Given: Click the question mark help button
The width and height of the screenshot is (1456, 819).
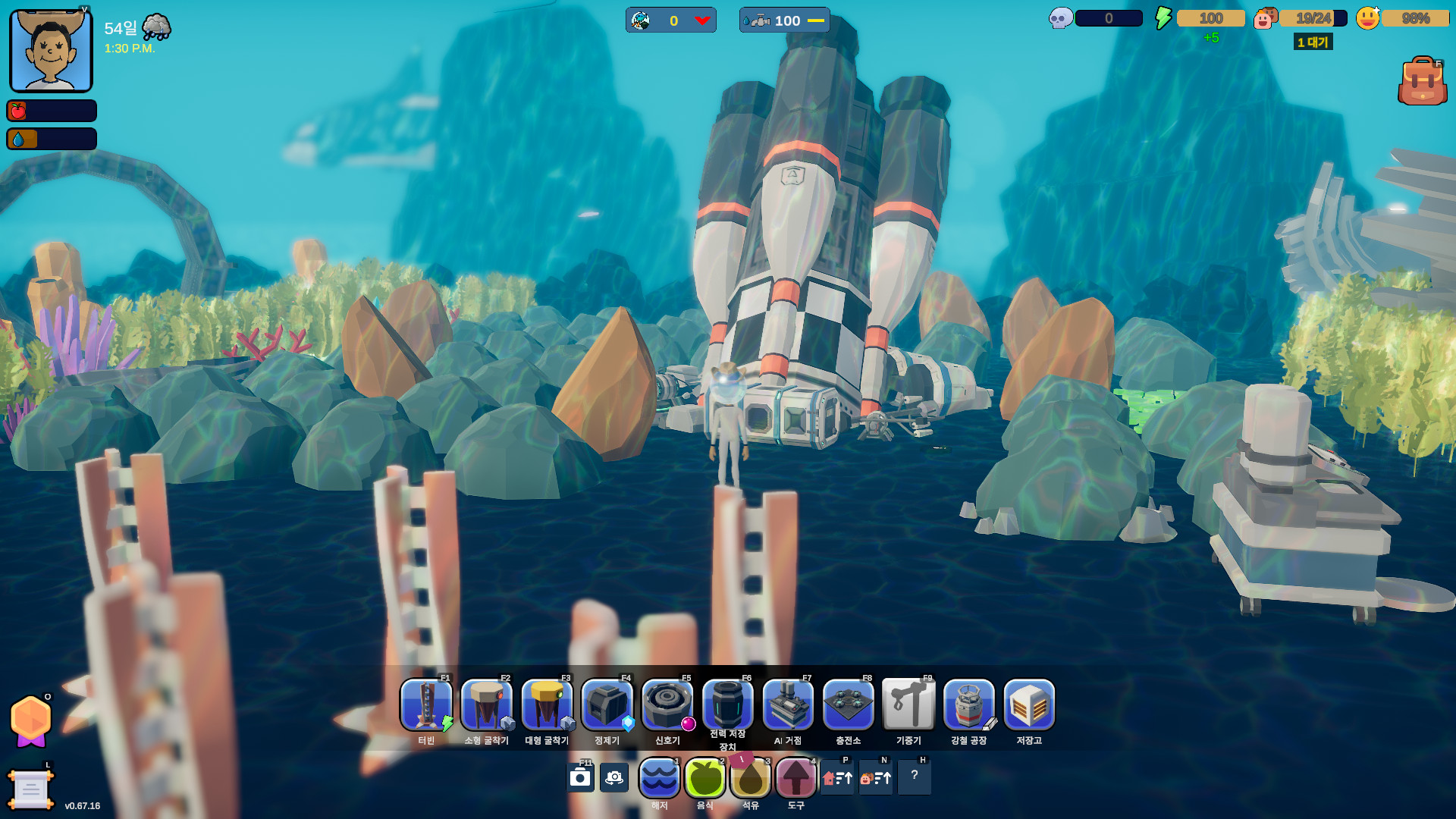Looking at the screenshot, I should 914,777.
